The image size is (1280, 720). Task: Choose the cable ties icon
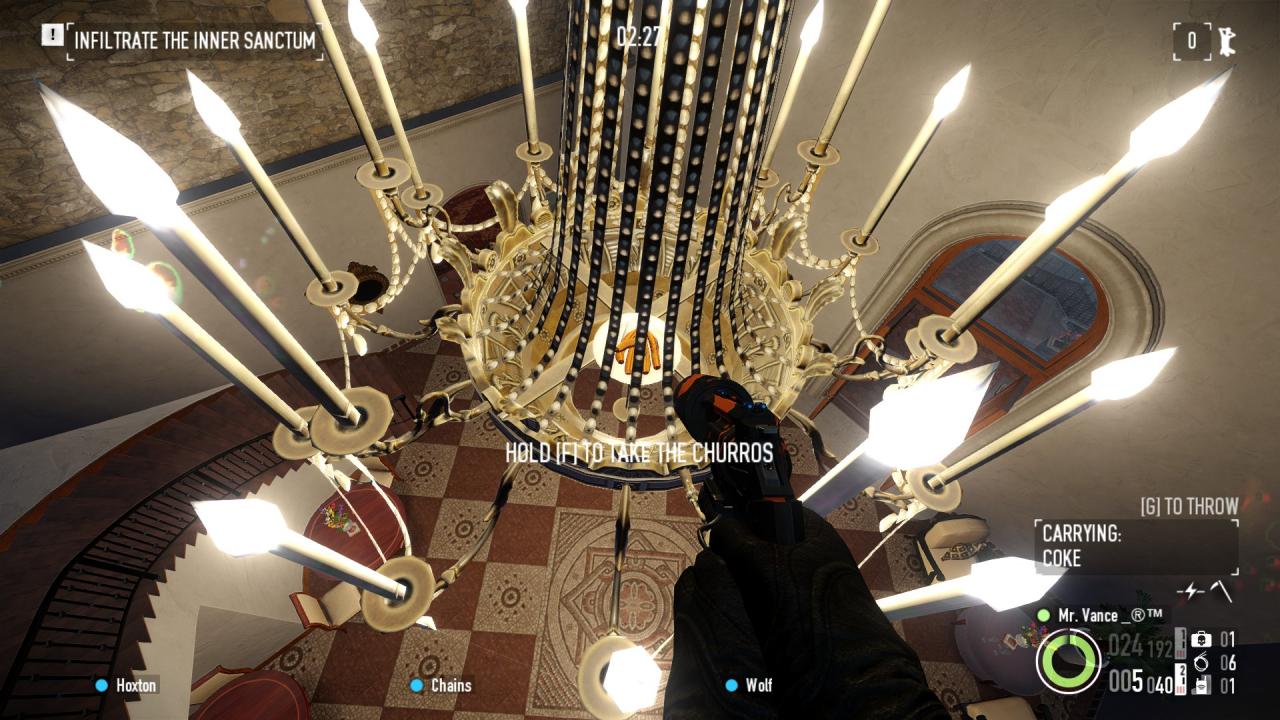(x=1201, y=662)
